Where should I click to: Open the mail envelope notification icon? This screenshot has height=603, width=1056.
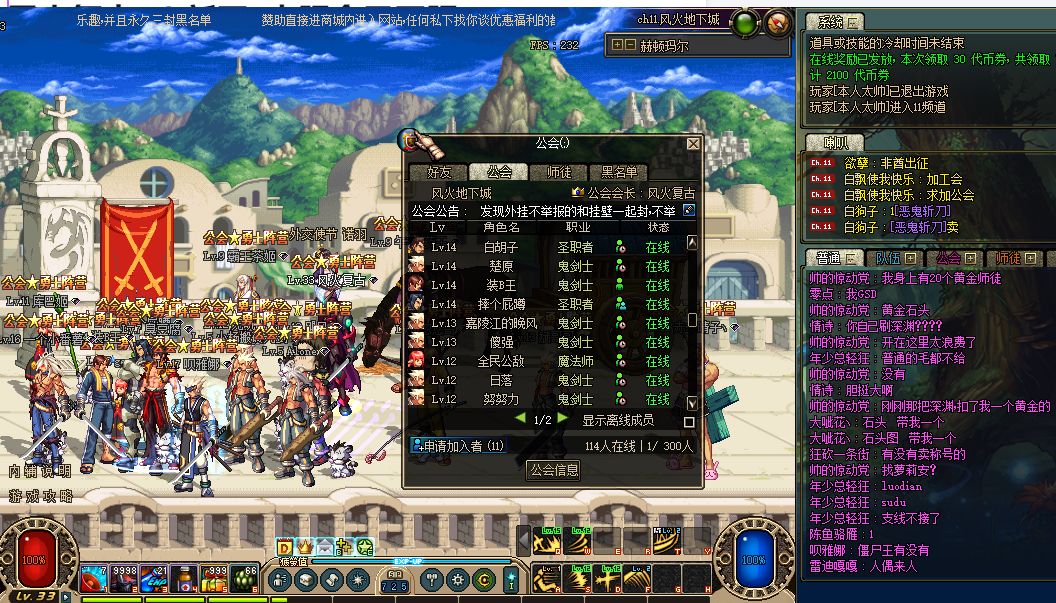pyautogui.click(x=326, y=546)
